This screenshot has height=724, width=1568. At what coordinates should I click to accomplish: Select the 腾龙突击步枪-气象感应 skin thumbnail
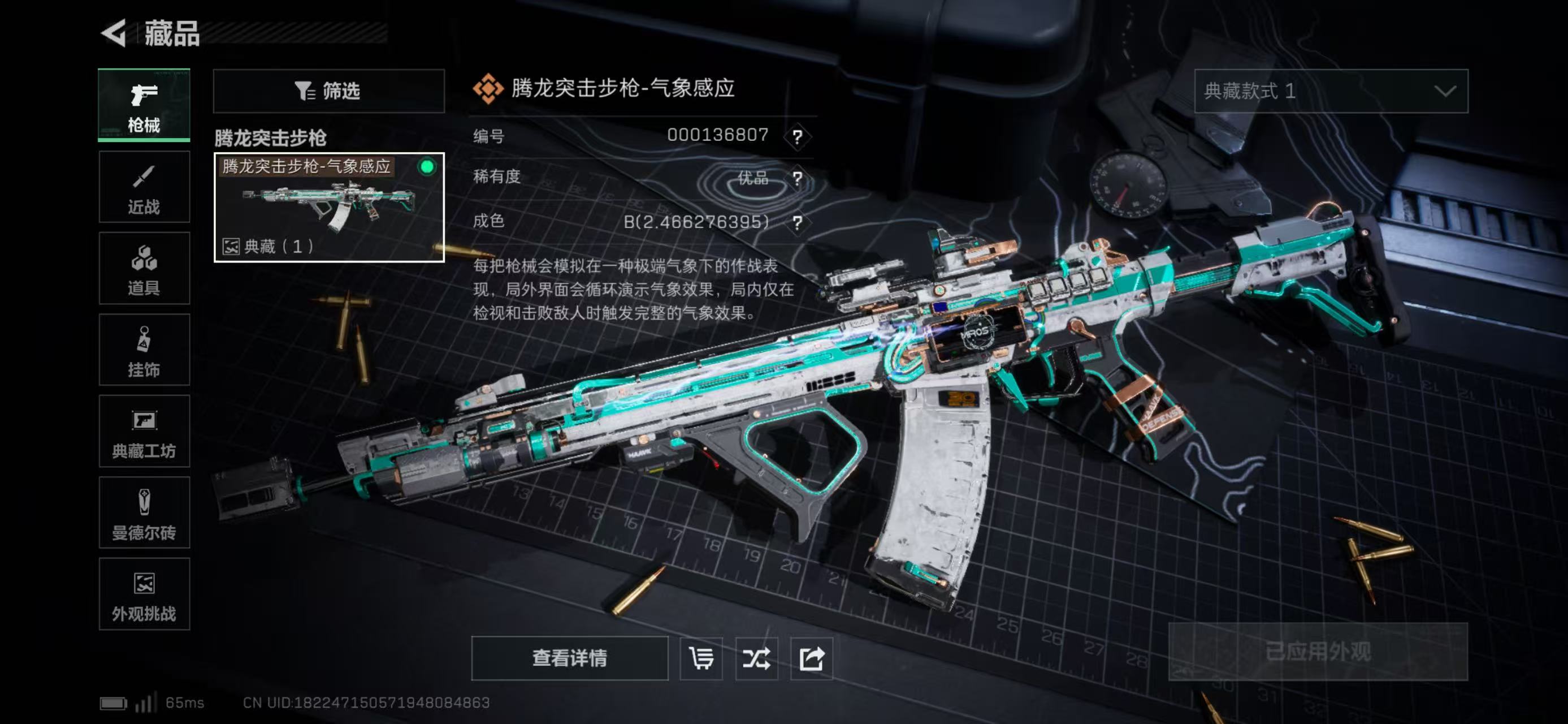pyautogui.click(x=329, y=207)
